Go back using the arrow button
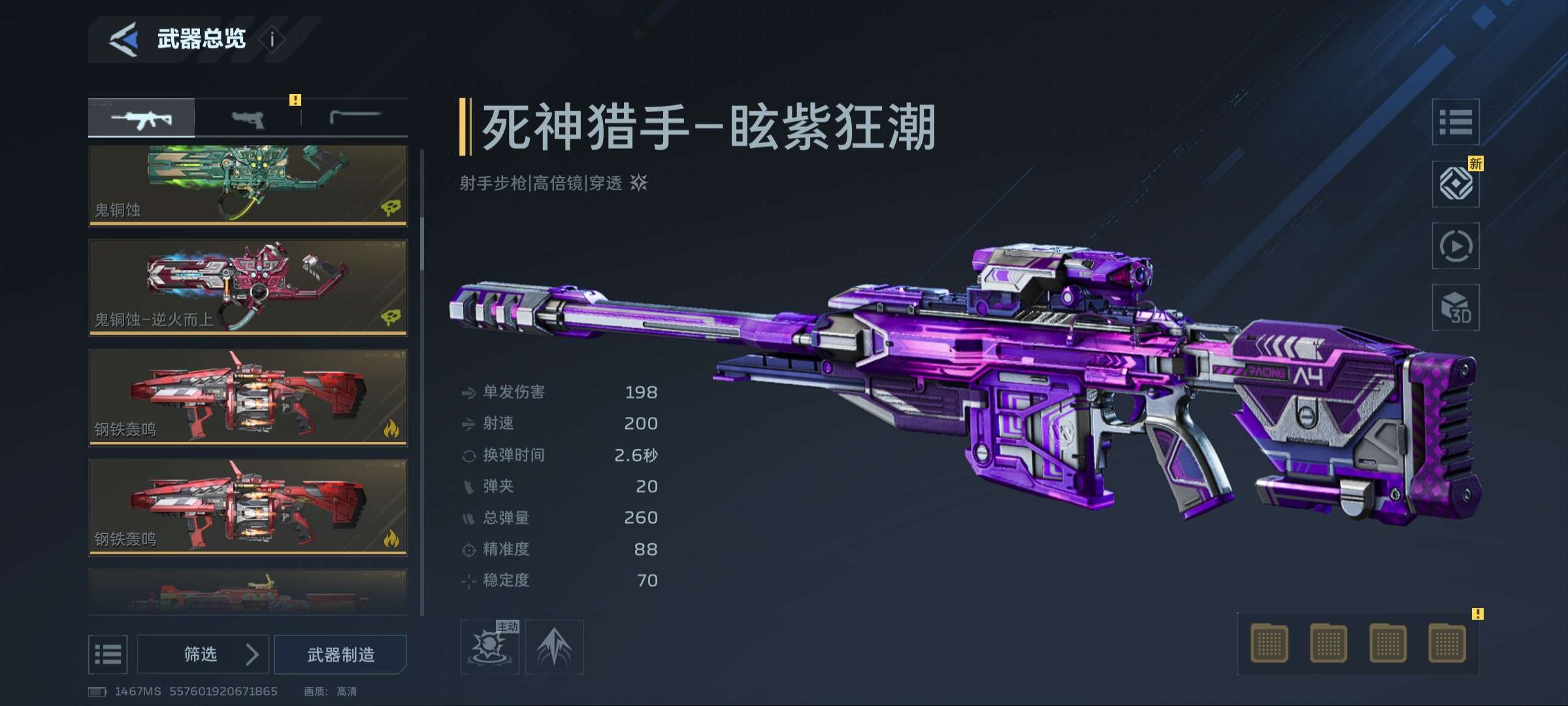This screenshot has width=1568, height=706. [x=123, y=39]
